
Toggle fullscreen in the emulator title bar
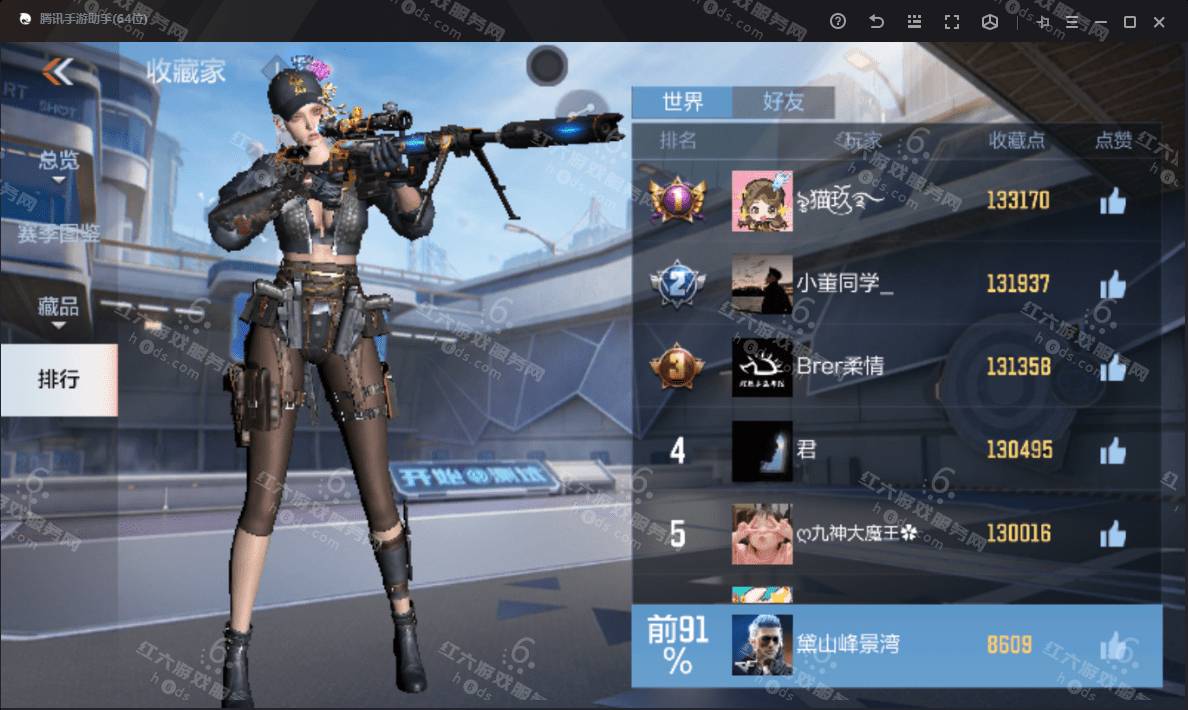click(952, 22)
